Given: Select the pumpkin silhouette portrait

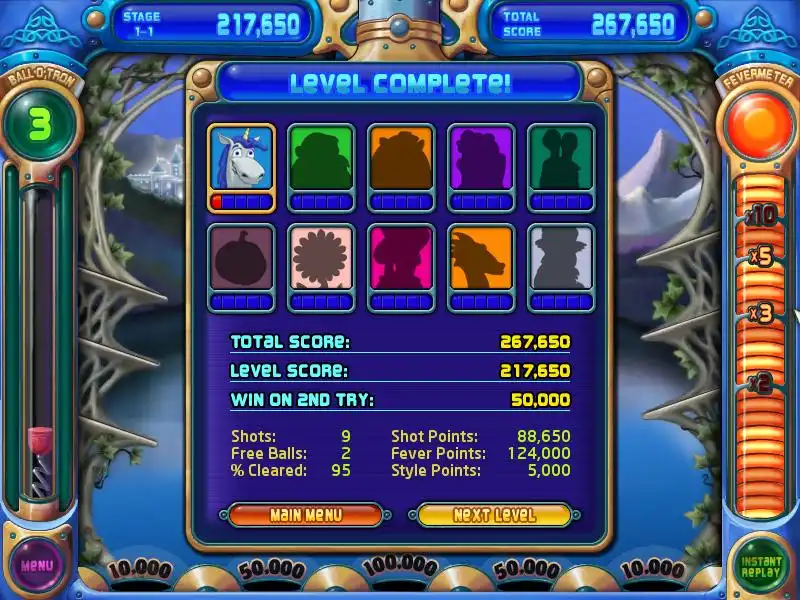Looking at the screenshot, I should pos(241,259).
